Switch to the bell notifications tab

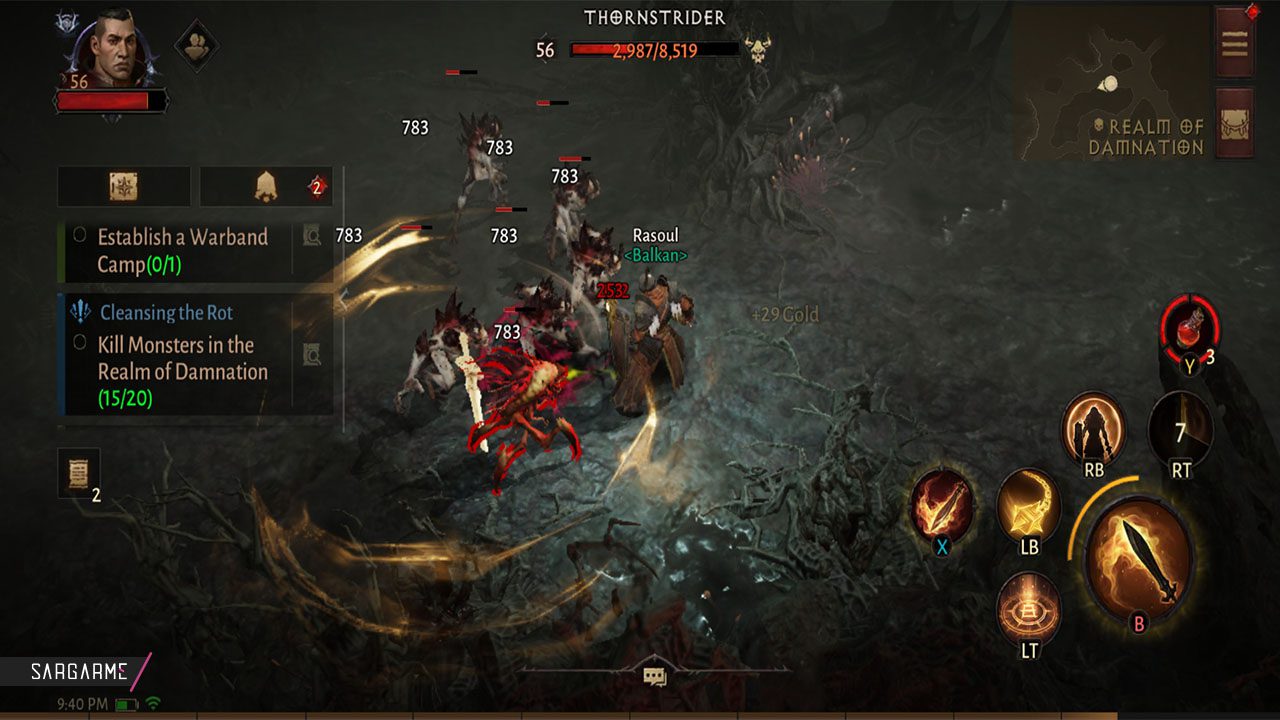[266, 186]
